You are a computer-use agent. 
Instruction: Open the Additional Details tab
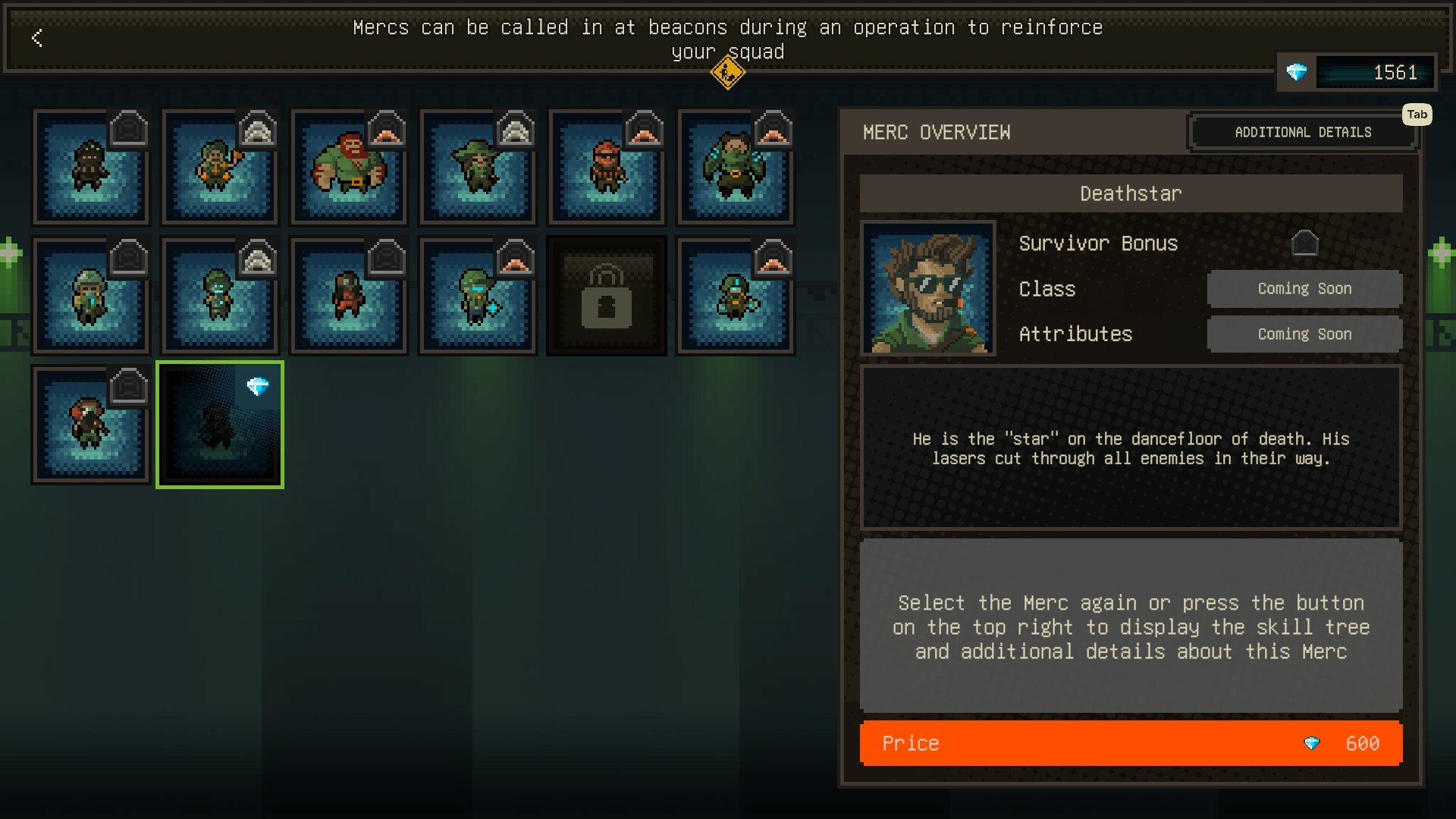click(1302, 132)
